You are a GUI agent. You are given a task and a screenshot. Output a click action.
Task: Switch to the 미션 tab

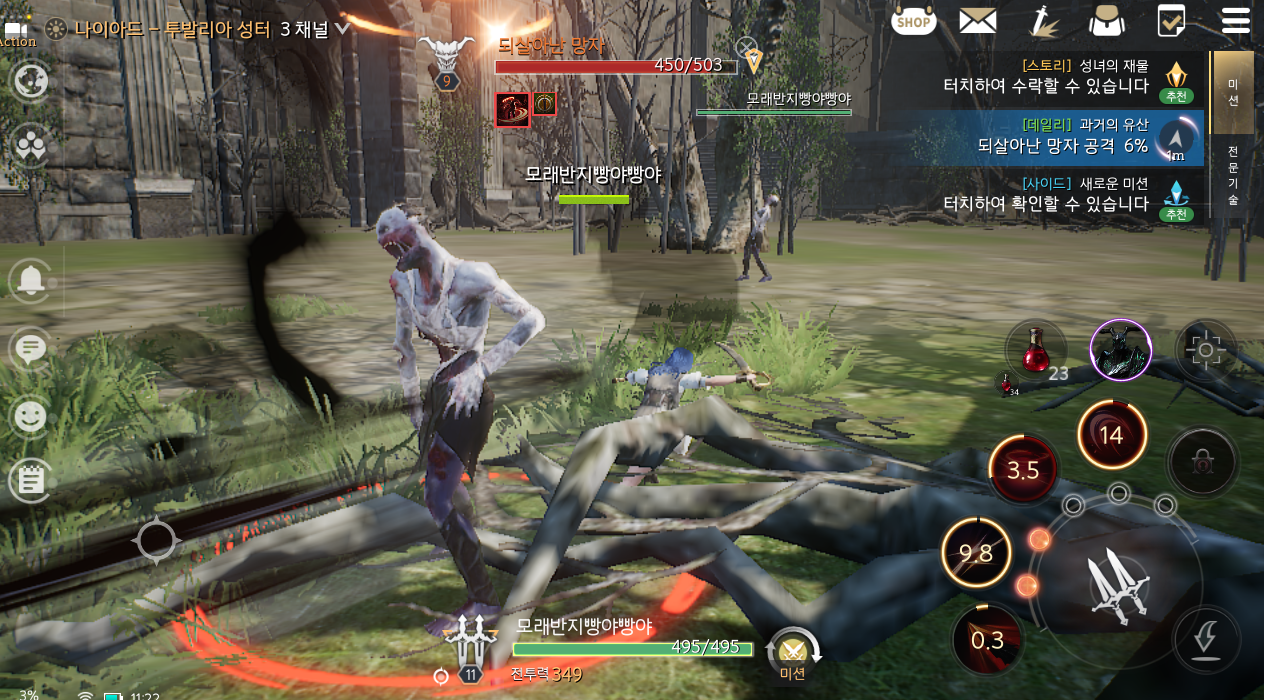[1233, 92]
